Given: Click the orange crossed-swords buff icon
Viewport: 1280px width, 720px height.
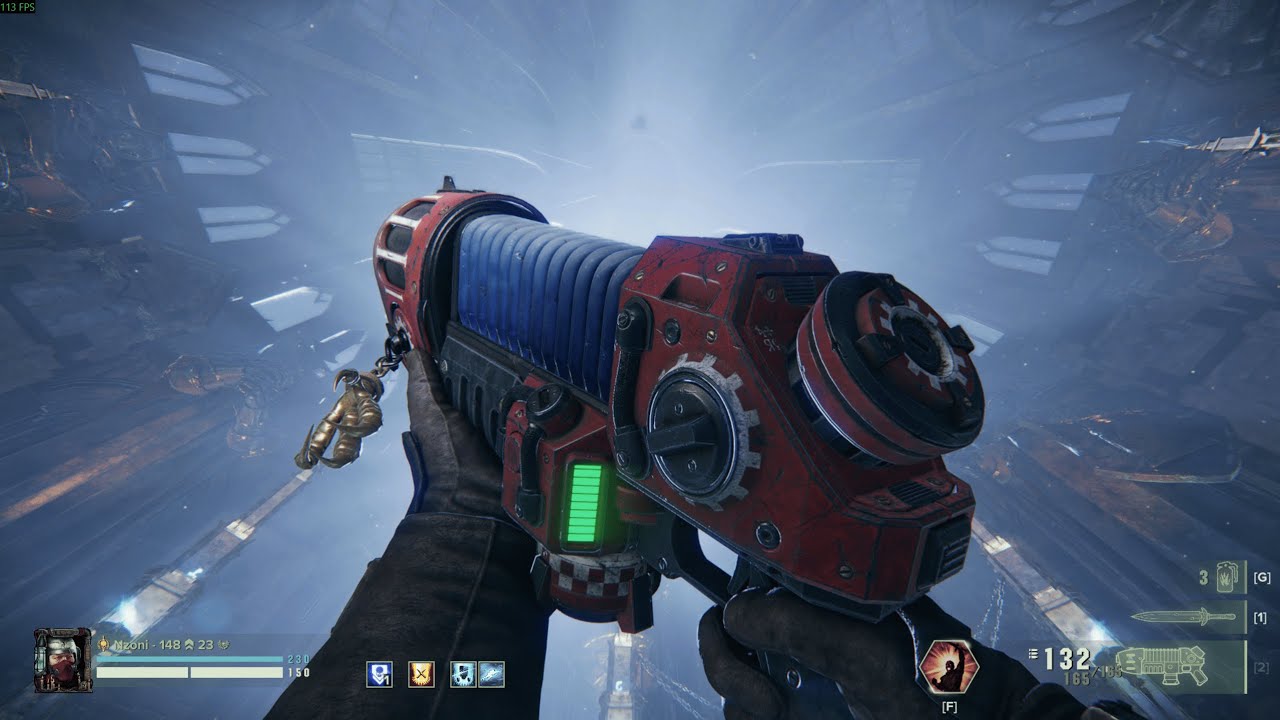Looking at the screenshot, I should 421,674.
